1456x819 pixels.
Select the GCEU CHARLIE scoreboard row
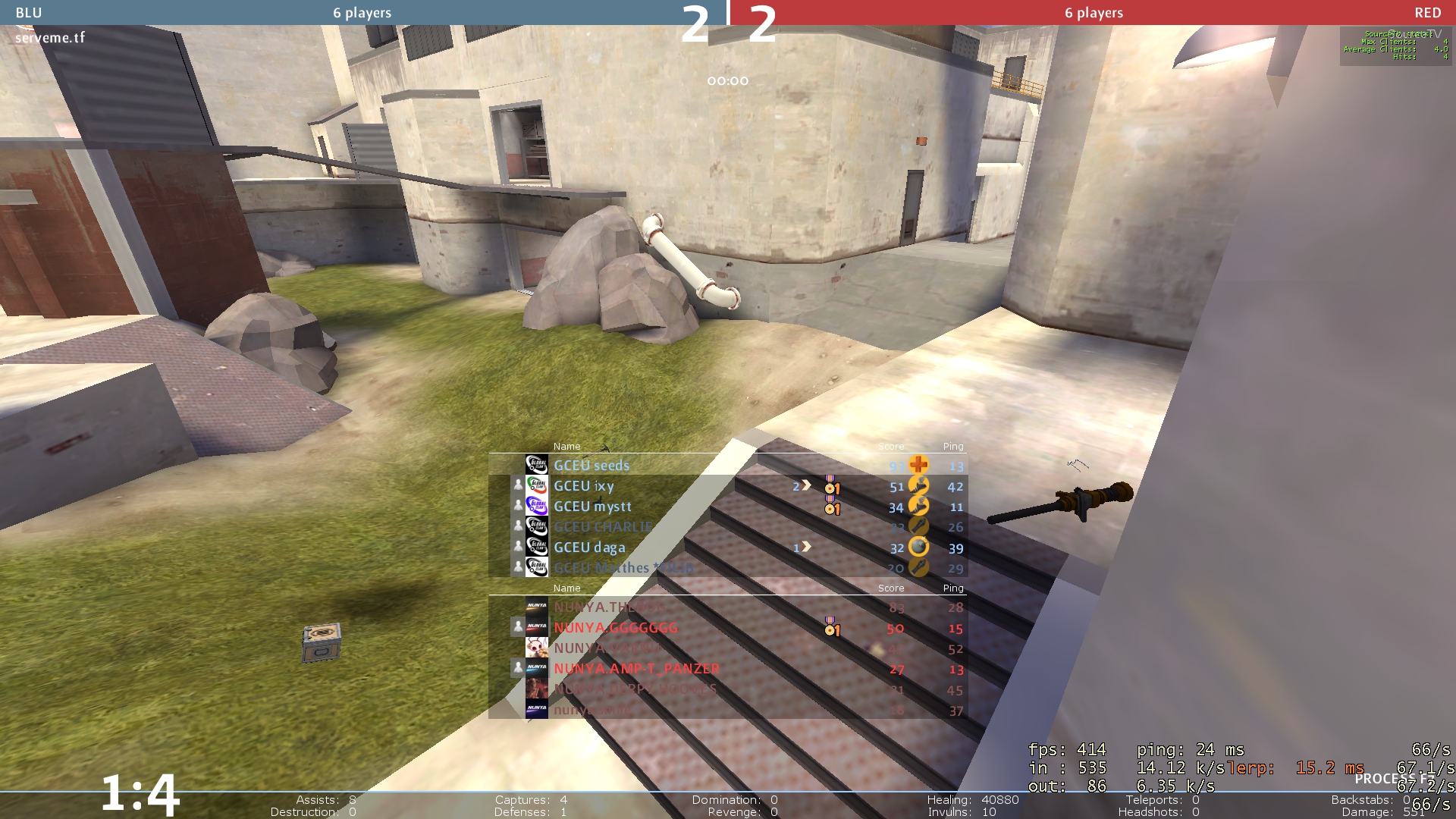(x=603, y=527)
